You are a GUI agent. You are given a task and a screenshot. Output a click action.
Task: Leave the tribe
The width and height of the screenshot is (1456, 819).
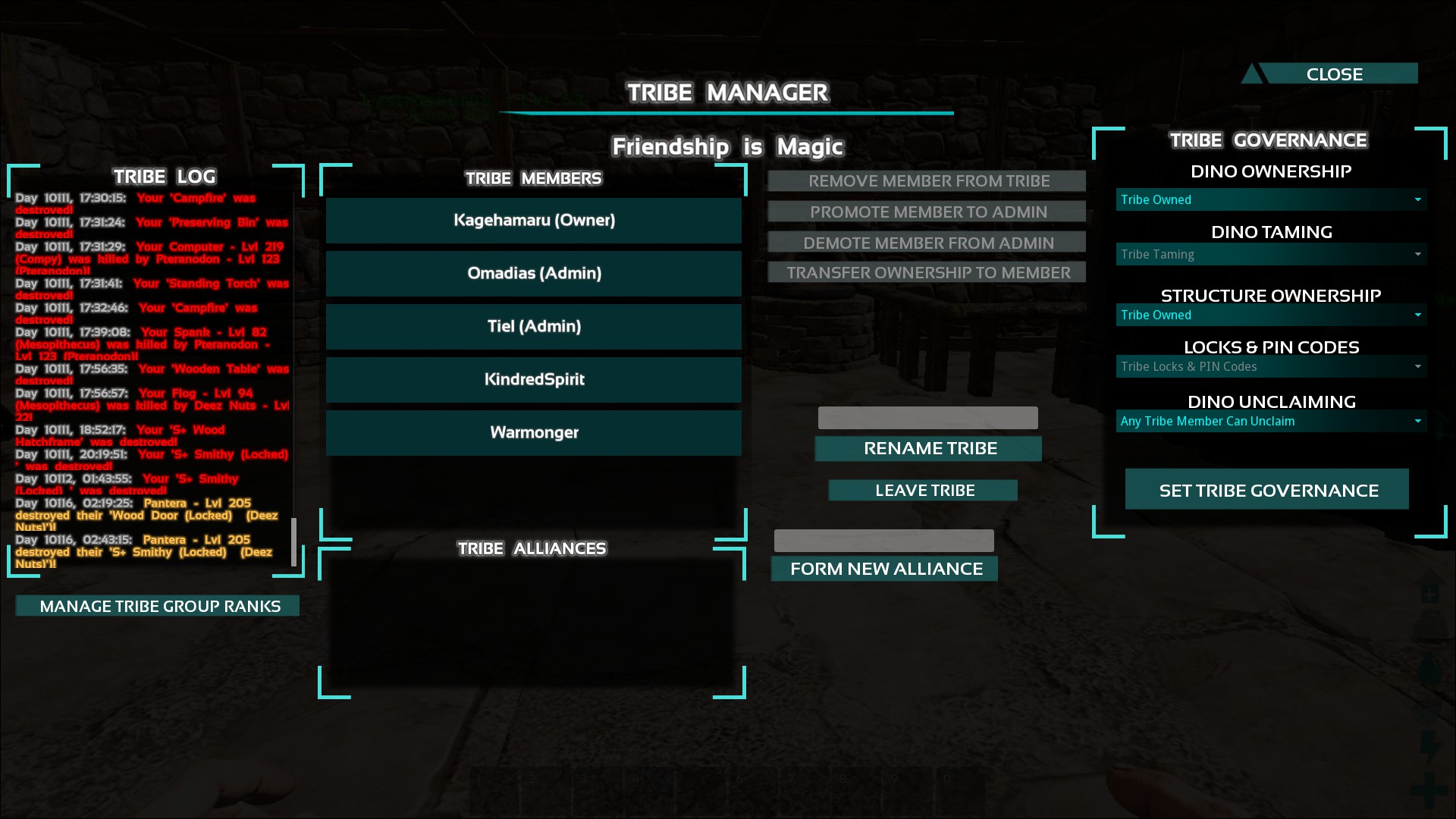coord(924,491)
